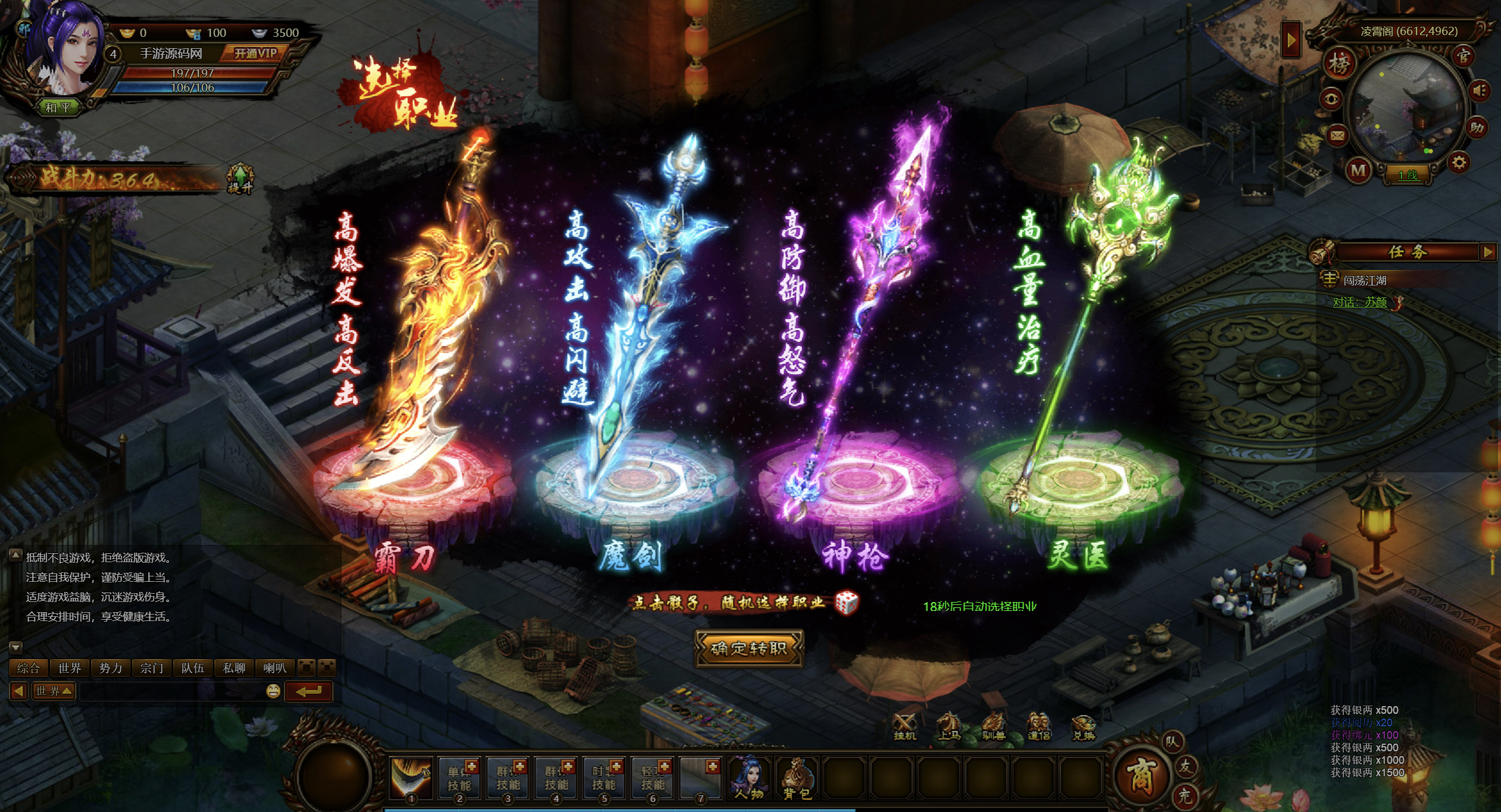Open the 开通VIP button
The image size is (1501, 812).
pyautogui.click(x=255, y=54)
